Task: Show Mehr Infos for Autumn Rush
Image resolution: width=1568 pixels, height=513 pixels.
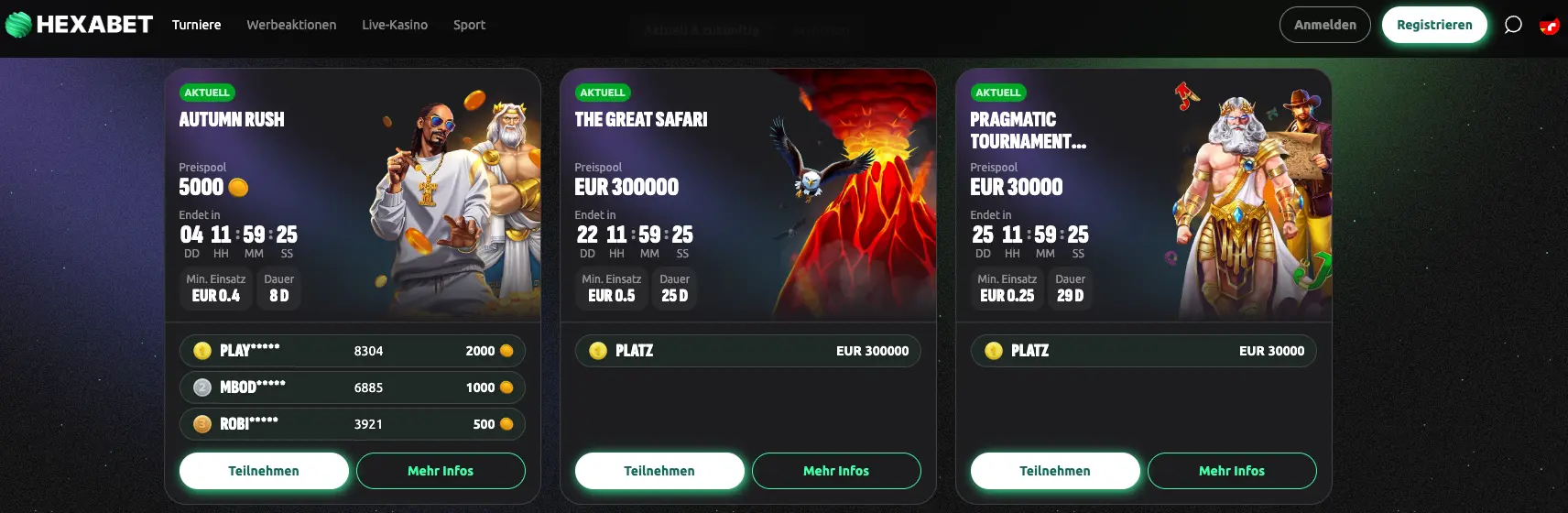Action: (441, 471)
